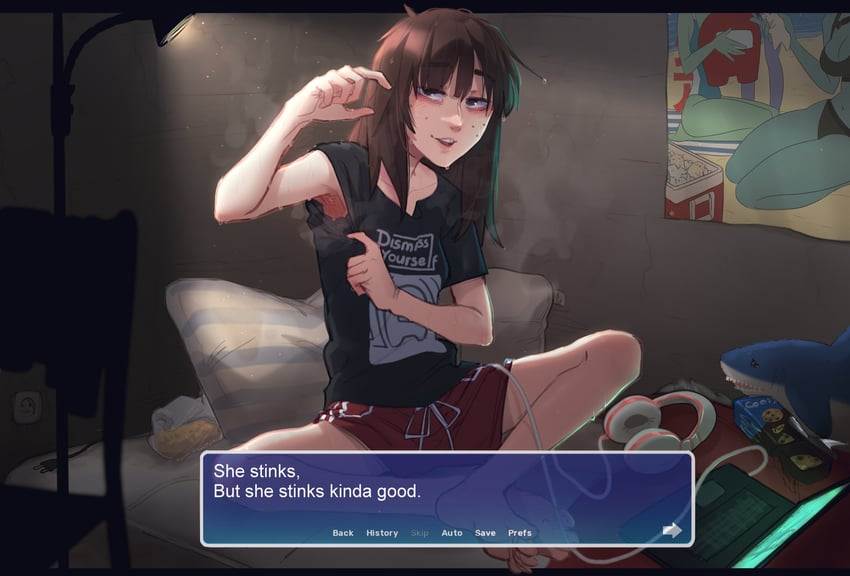The image size is (850, 576).
Task: Open the Save game screen
Action: 485,533
